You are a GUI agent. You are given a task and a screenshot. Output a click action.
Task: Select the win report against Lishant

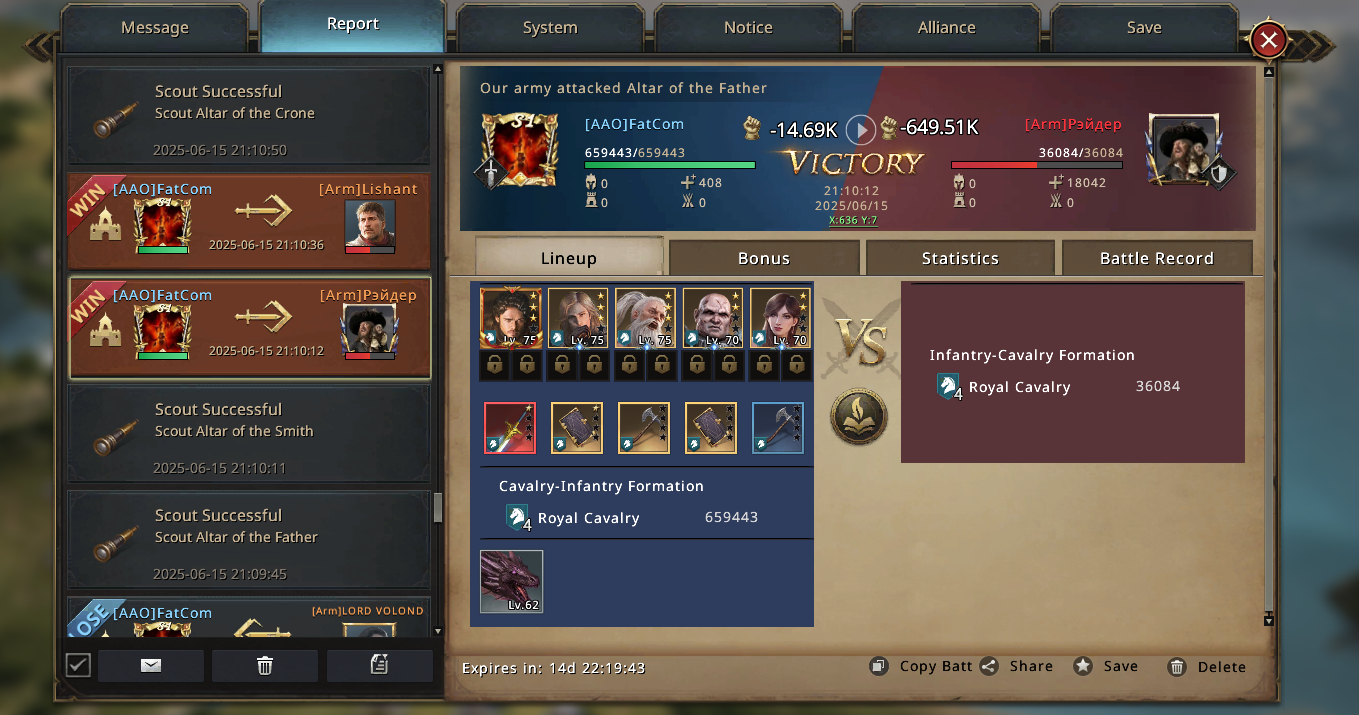click(249, 222)
